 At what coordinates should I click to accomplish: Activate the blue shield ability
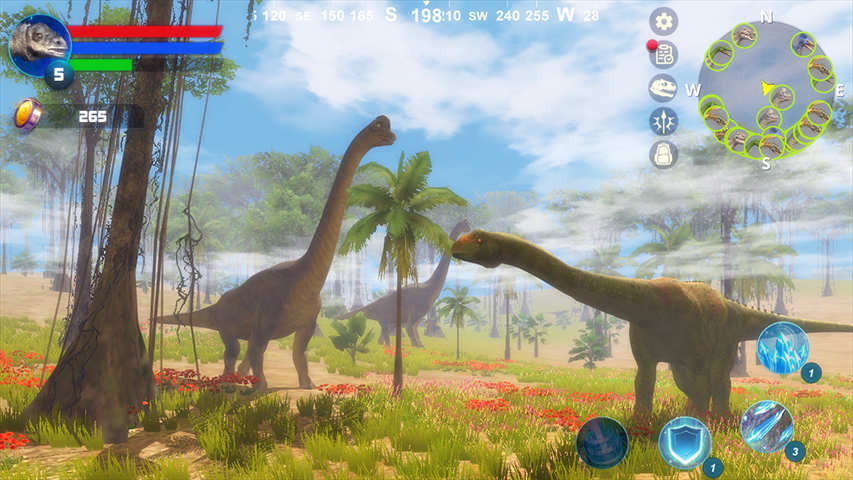point(685,442)
